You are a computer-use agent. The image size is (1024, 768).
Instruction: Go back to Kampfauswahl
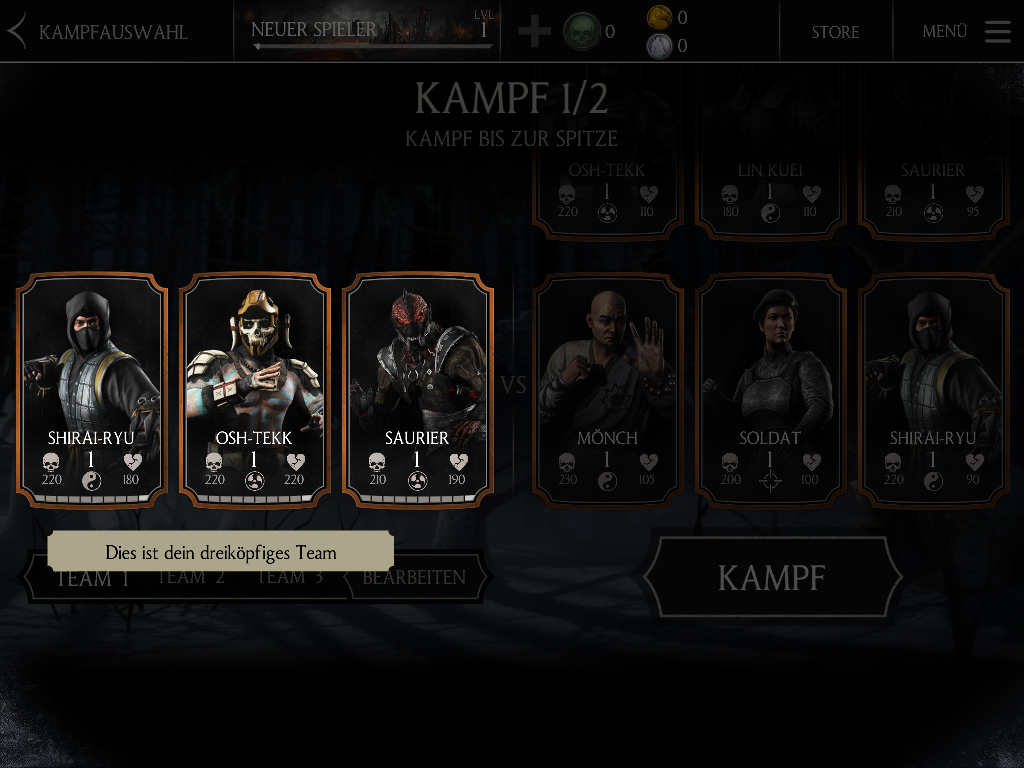tap(98, 31)
